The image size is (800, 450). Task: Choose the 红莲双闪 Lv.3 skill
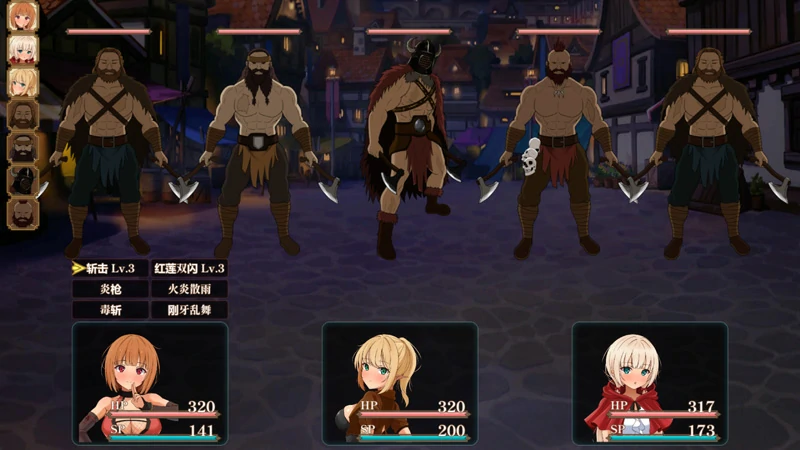click(x=189, y=268)
